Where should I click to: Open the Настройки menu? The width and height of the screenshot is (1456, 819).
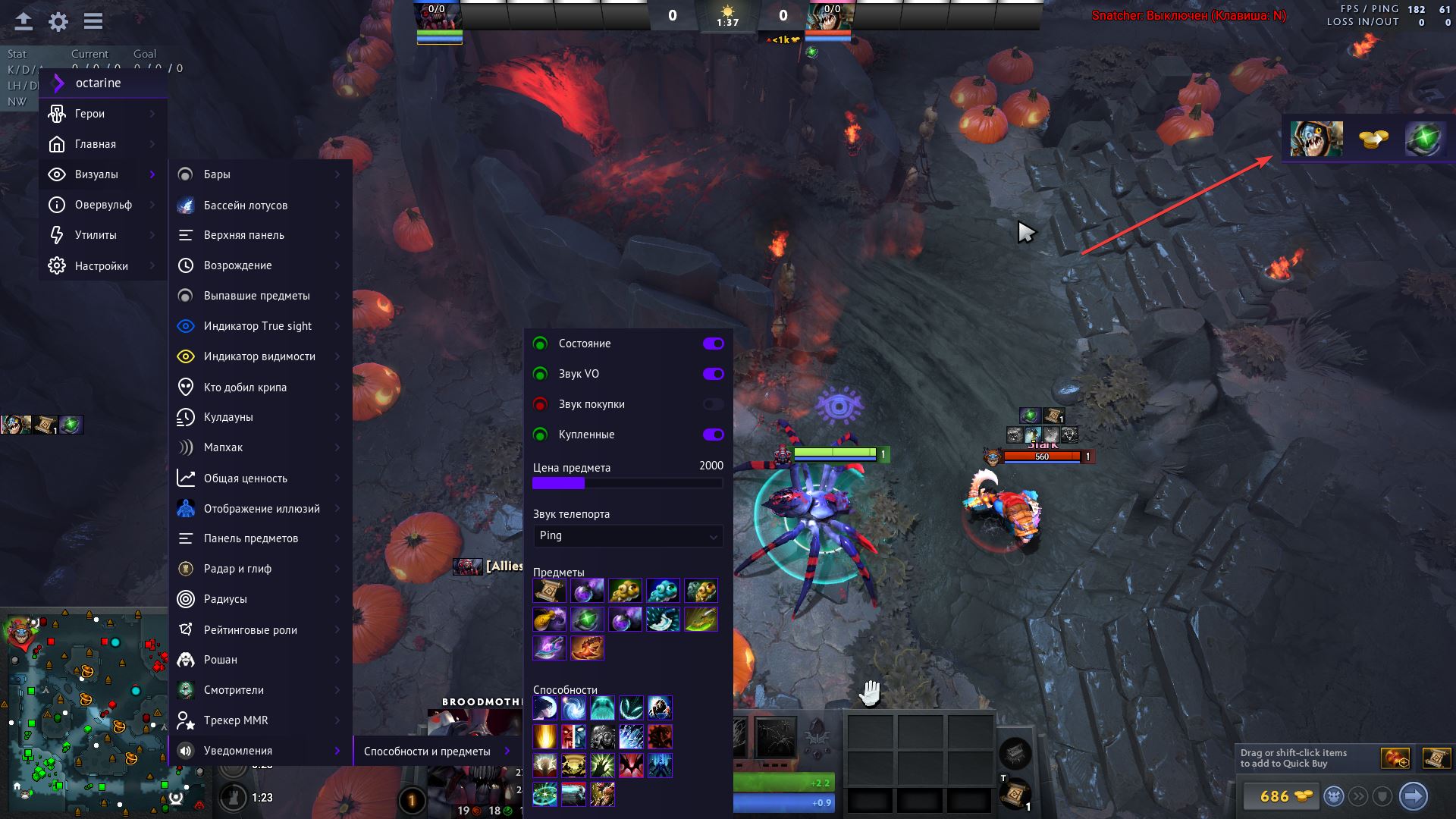[101, 266]
